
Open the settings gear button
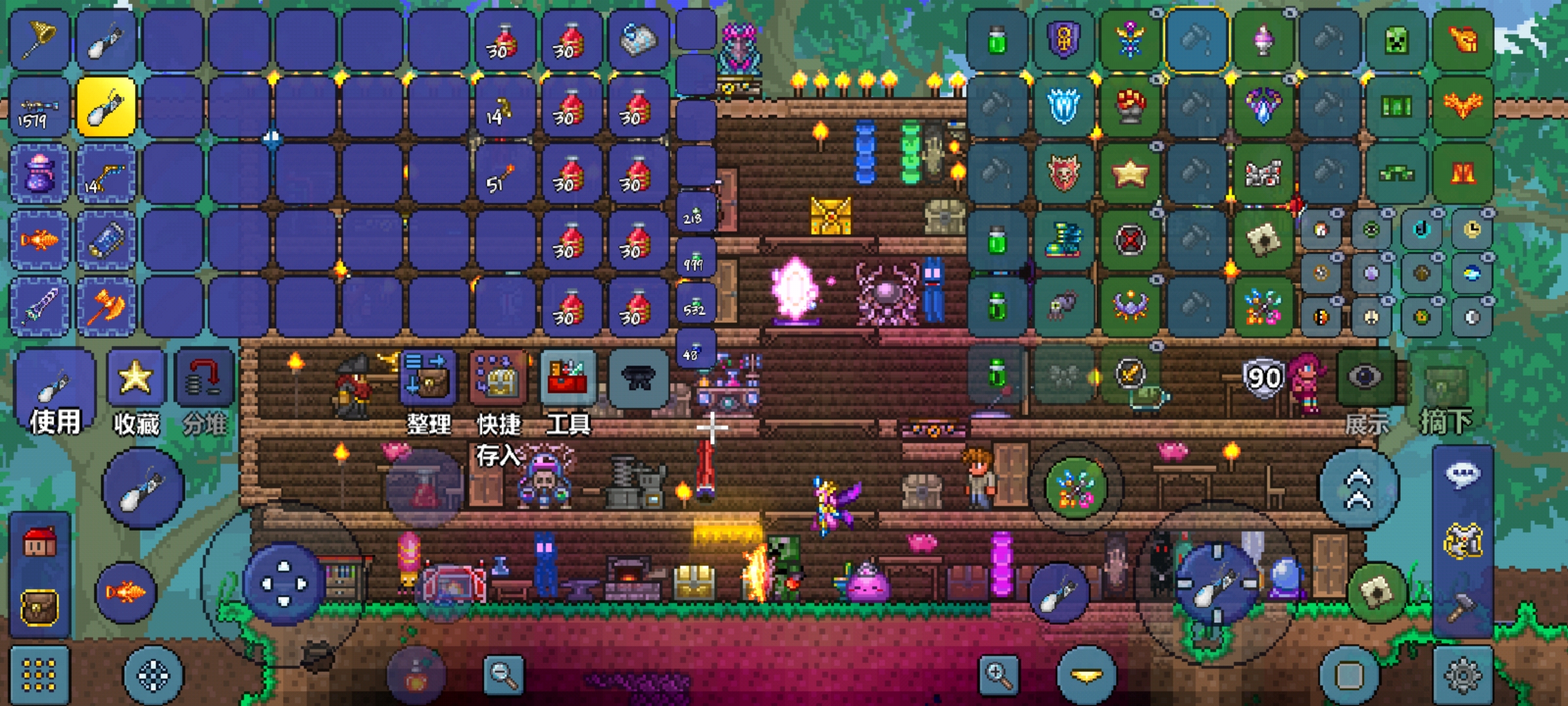point(1463,675)
